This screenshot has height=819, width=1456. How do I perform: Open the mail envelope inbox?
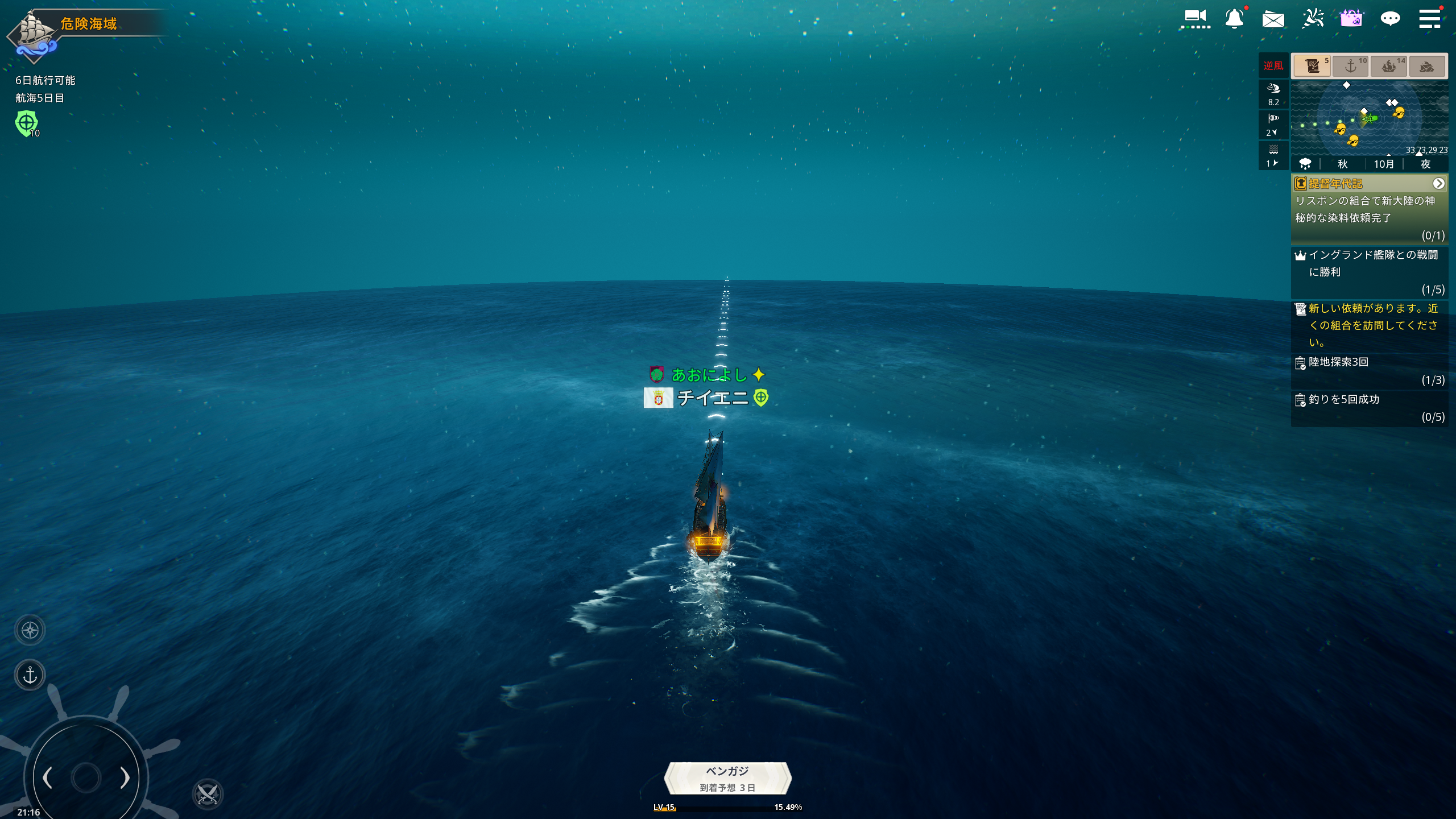1273,20
